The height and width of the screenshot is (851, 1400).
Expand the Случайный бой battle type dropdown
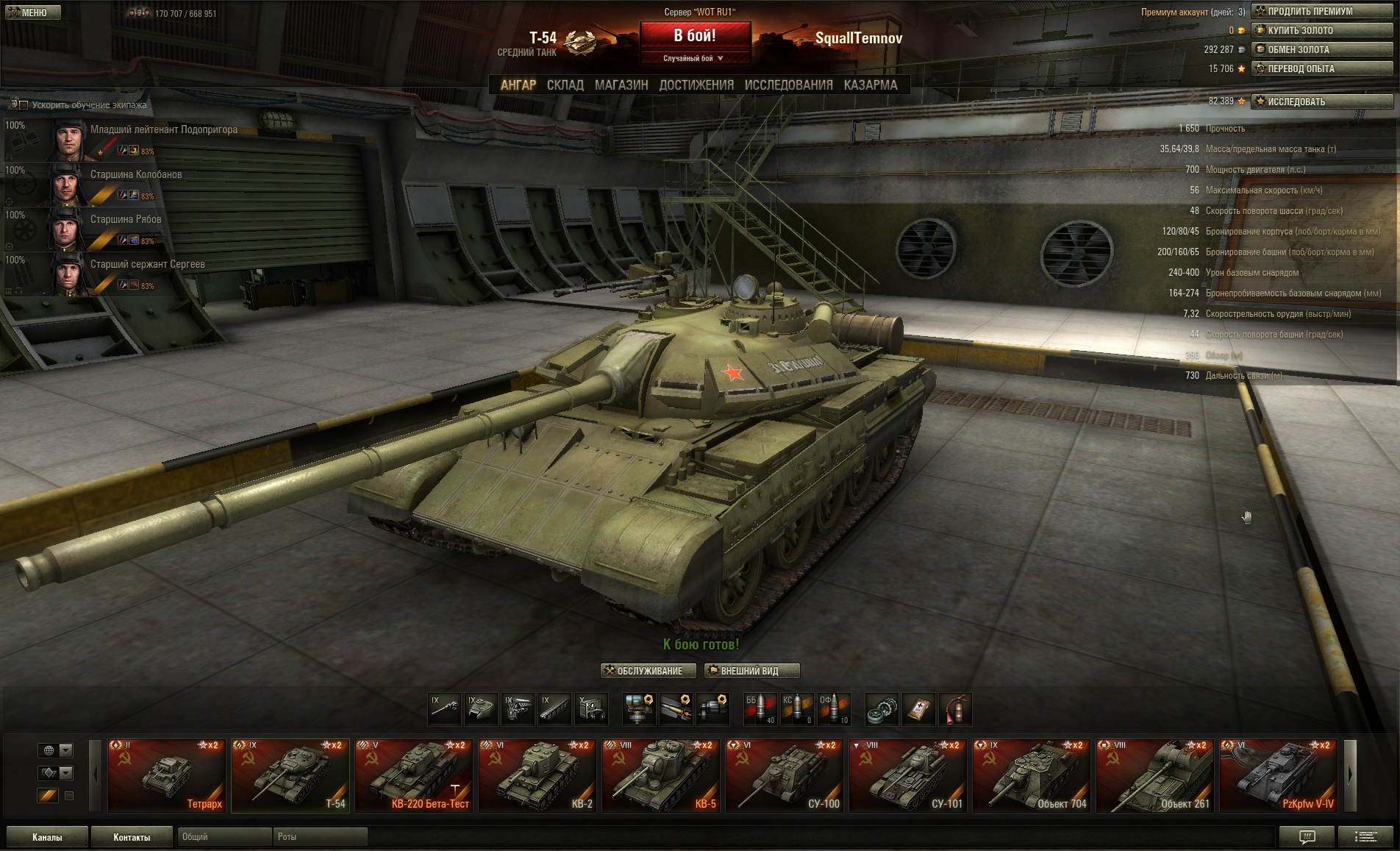click(694, 58)
